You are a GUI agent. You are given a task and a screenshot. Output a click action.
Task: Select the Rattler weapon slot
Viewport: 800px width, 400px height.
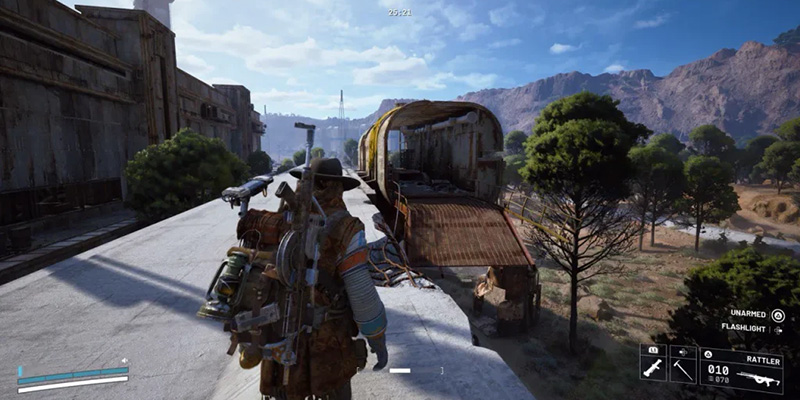(x=742, y=369)
